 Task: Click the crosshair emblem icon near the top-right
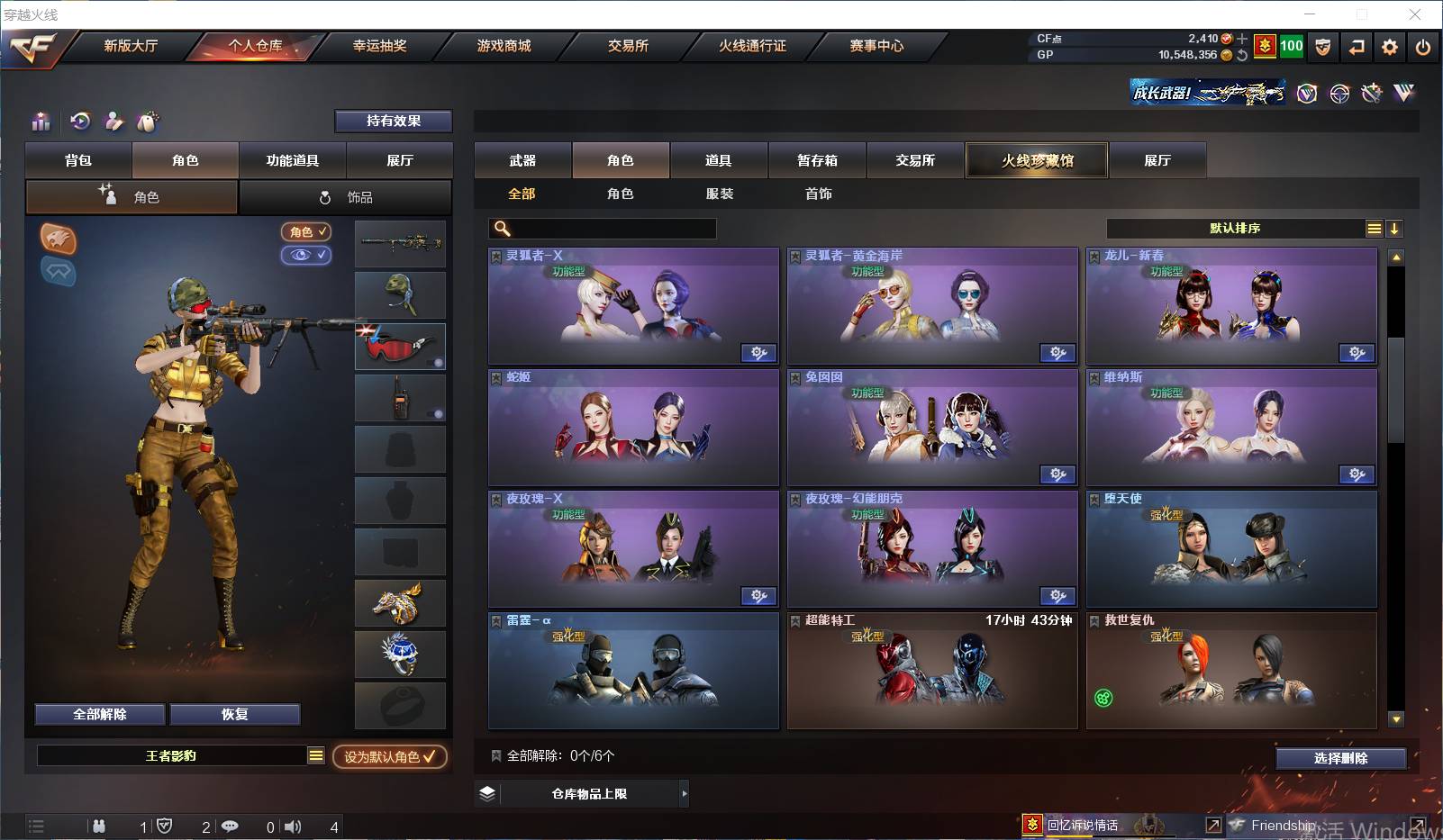click(x=1339, y=93)
